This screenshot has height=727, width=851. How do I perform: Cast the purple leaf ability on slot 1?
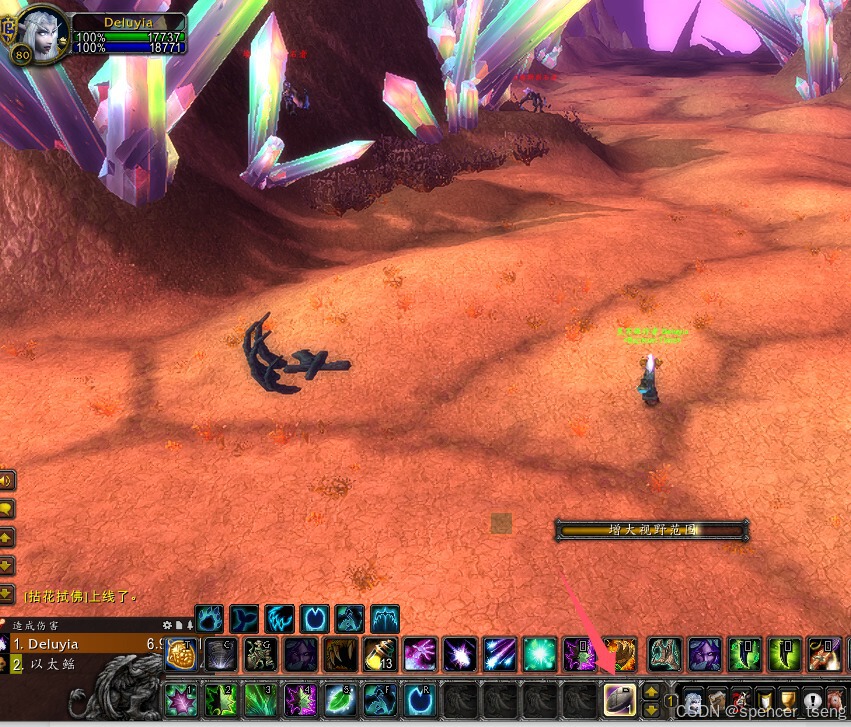click(x=180, y=695)
